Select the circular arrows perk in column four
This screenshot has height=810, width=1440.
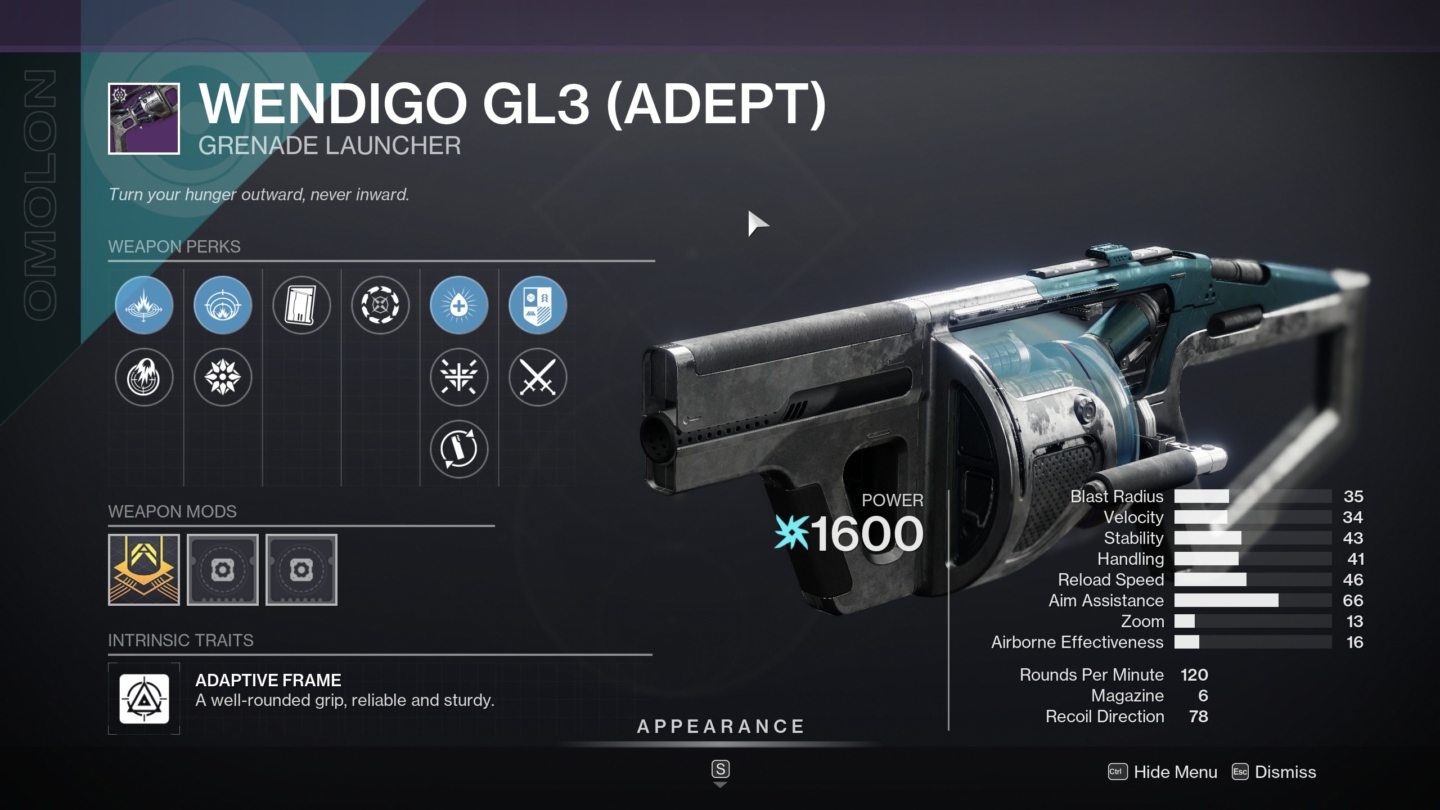coord(380,305)
